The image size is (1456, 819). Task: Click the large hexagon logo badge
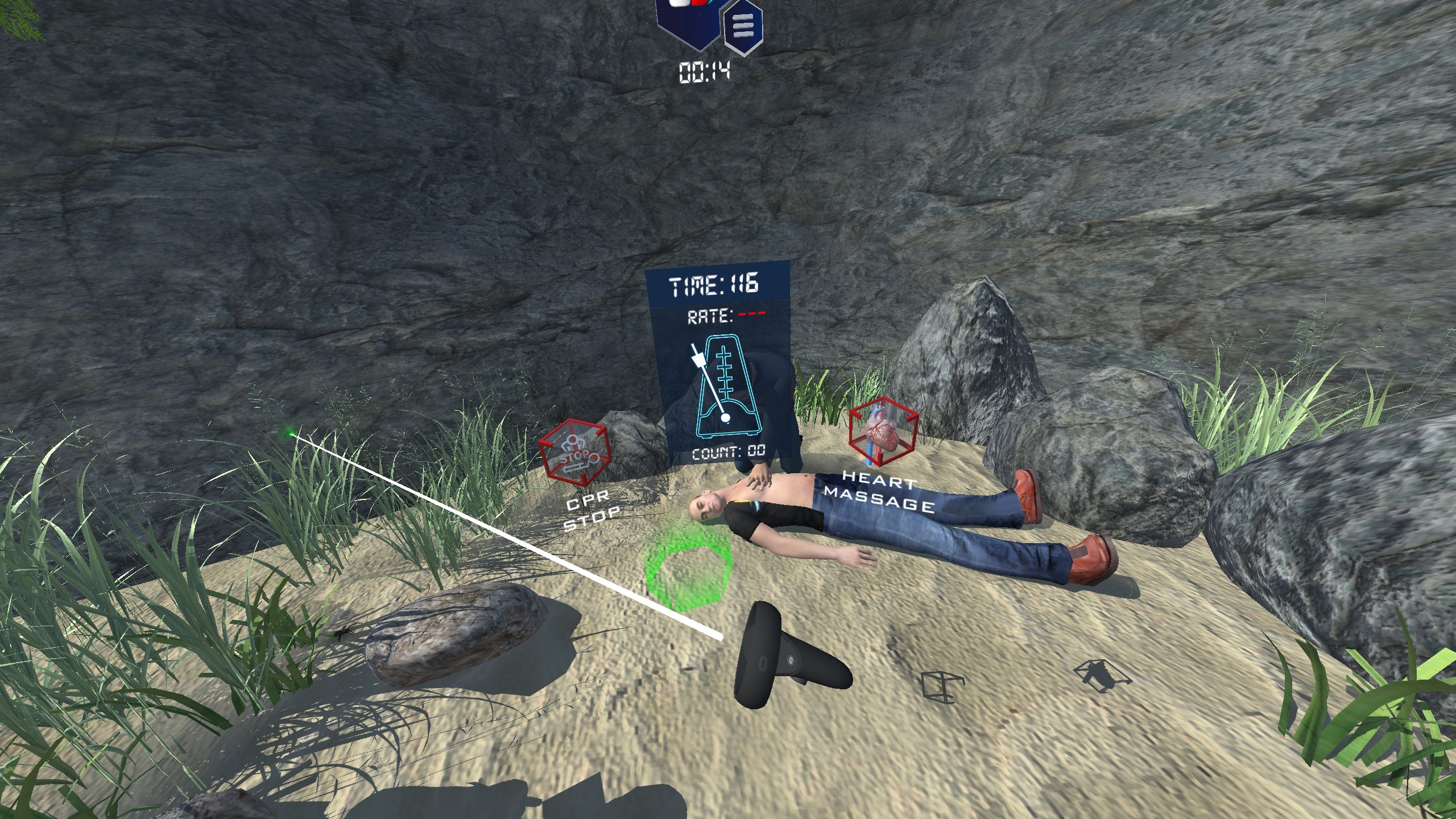[x=689, y=17]
